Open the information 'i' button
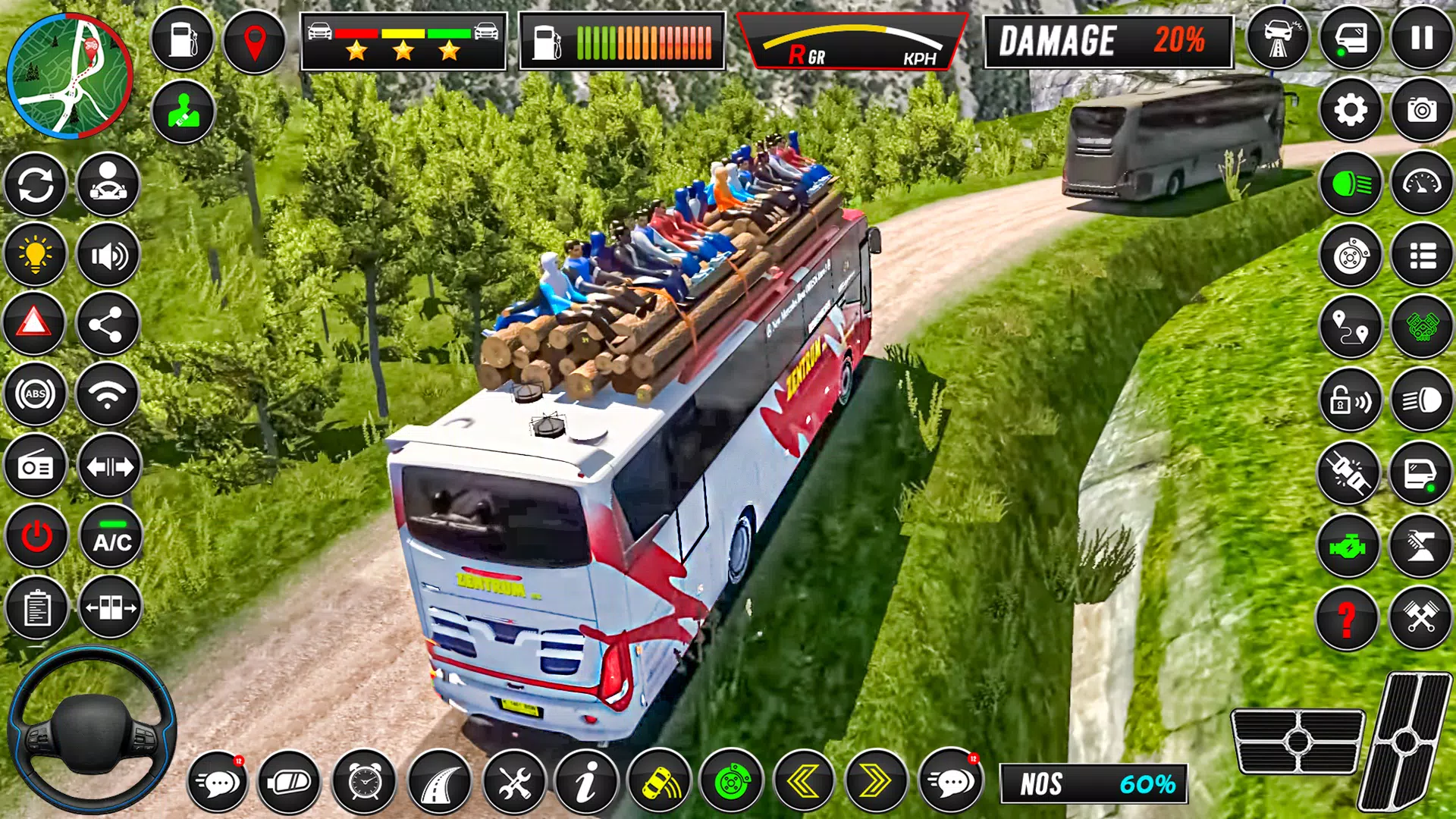The width and height of the screenshot is (1456, 819). pyautogui.click(x=586, y=781)
